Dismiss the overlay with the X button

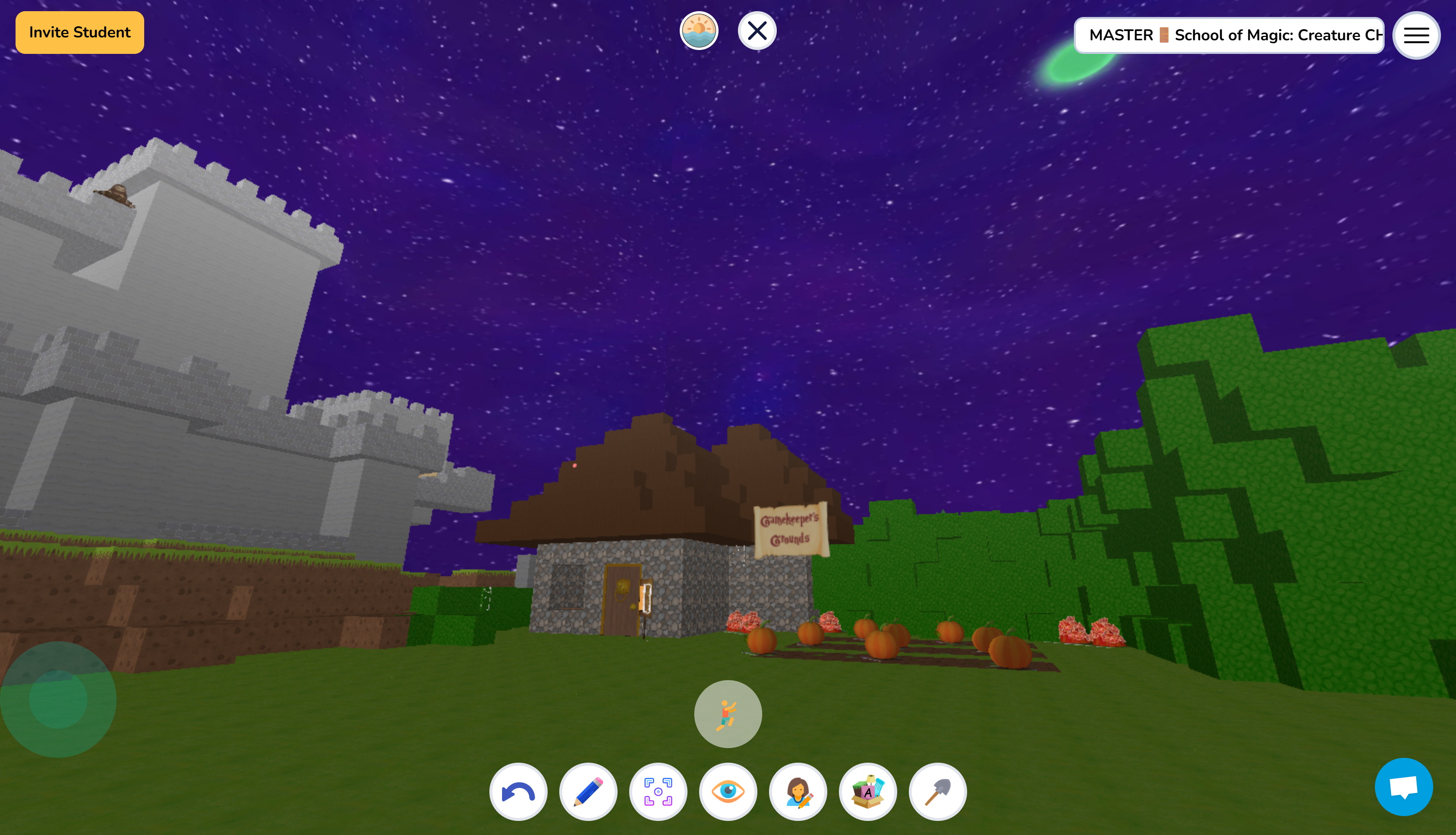[x=756, y=32]
